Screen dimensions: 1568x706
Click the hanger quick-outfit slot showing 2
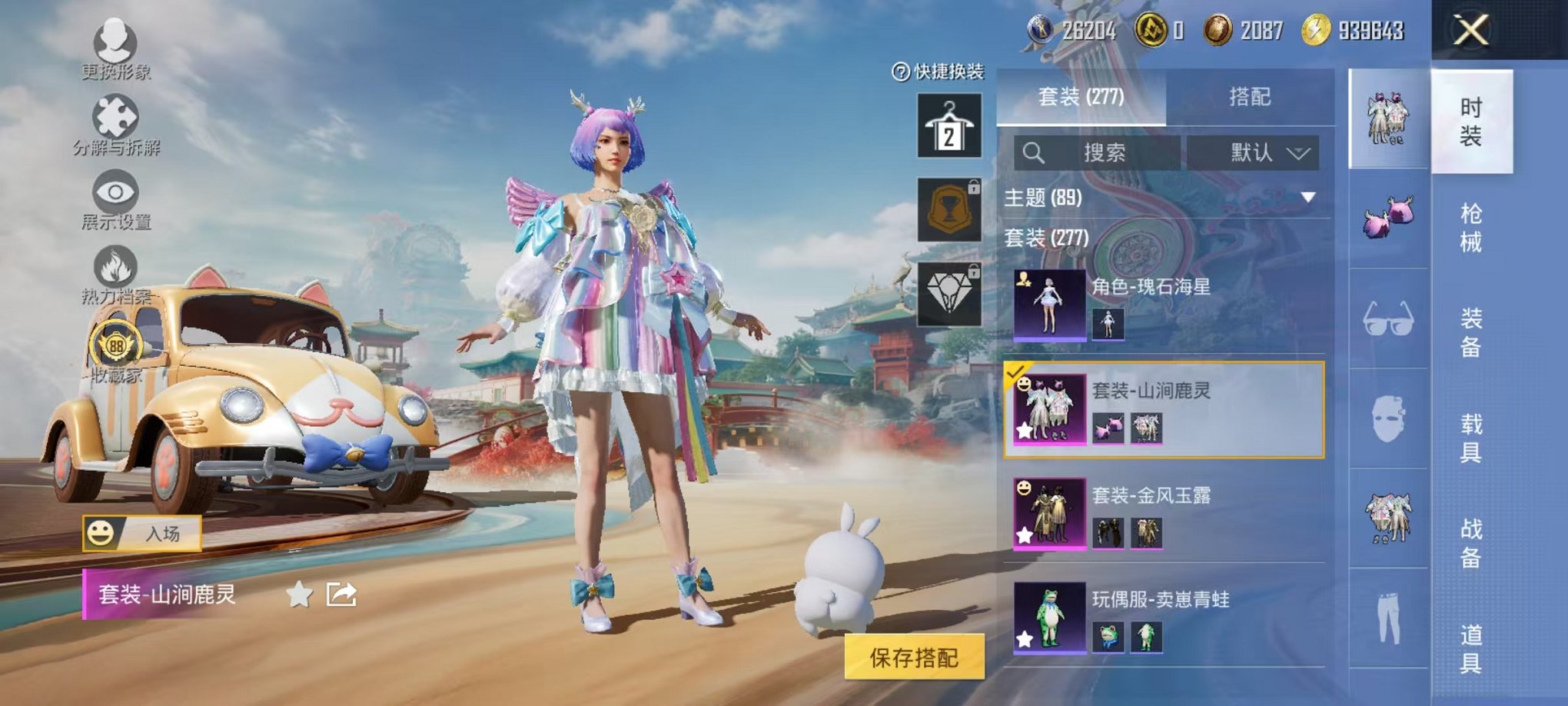pyautogui.click(x=948, y=123)
